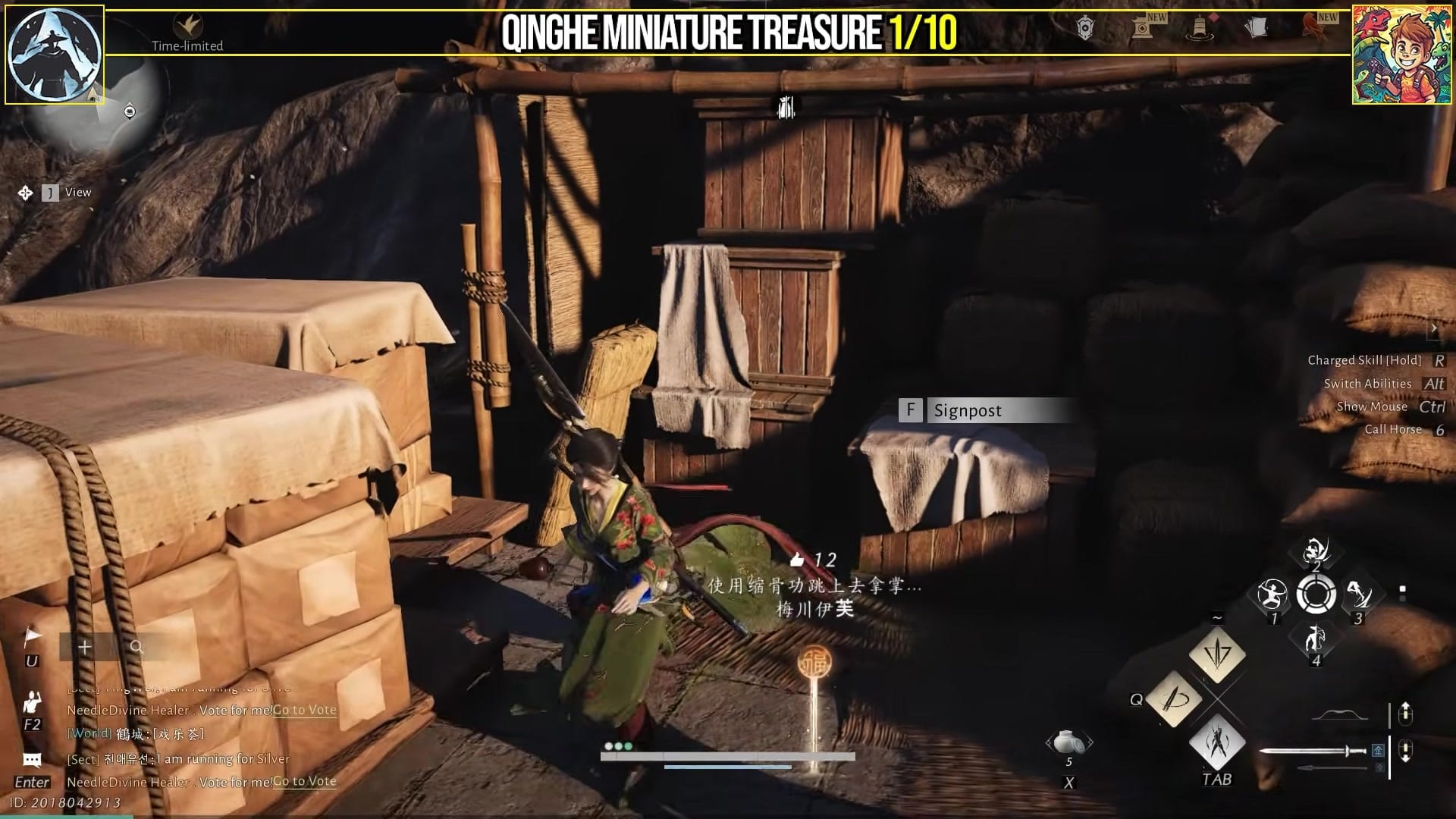Open the sect emblem menu on the top bar
The image size is (1456, 819).
tap(1086, 27)
